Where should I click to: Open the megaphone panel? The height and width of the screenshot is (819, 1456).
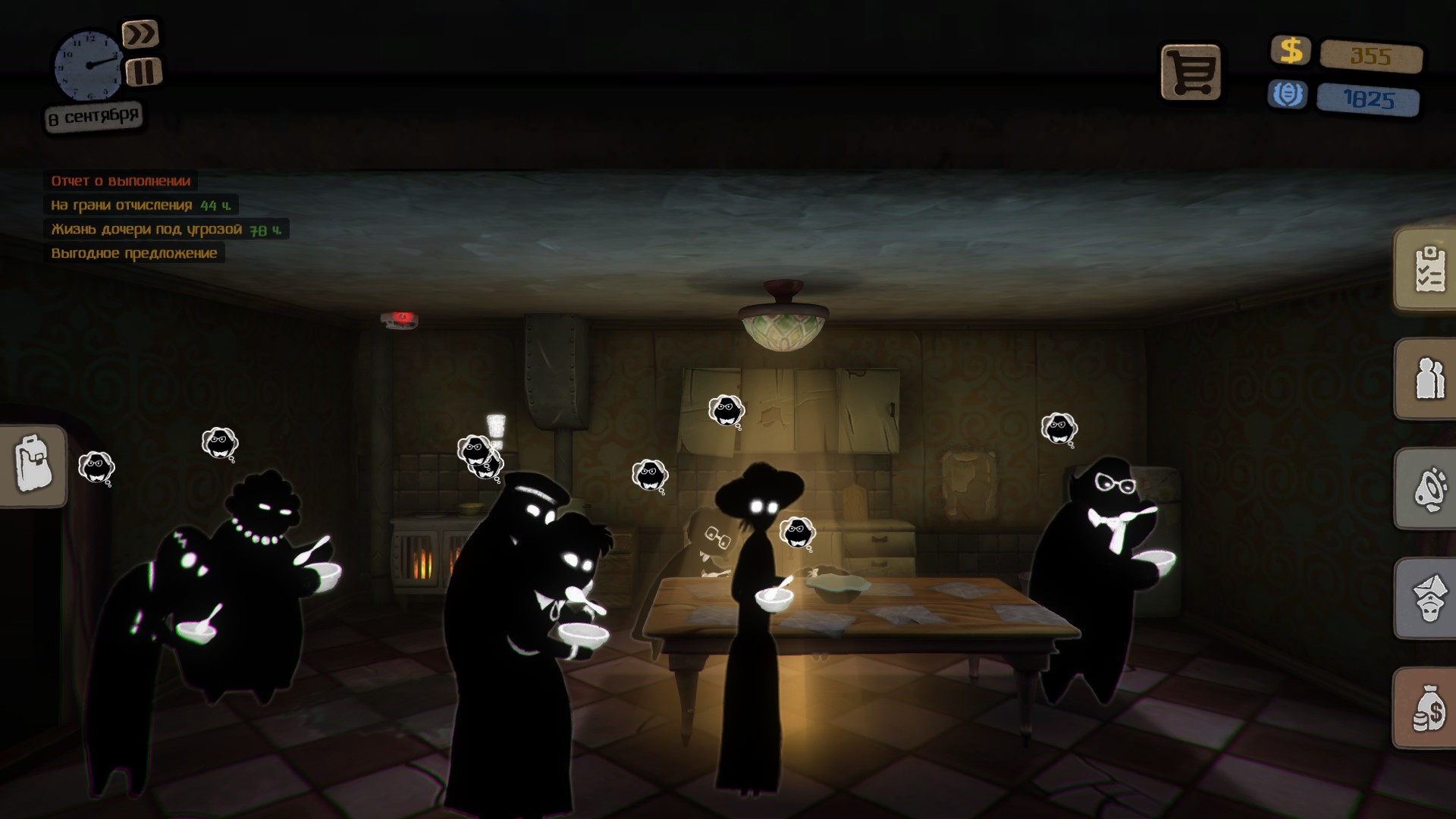tap(1428, 489)
